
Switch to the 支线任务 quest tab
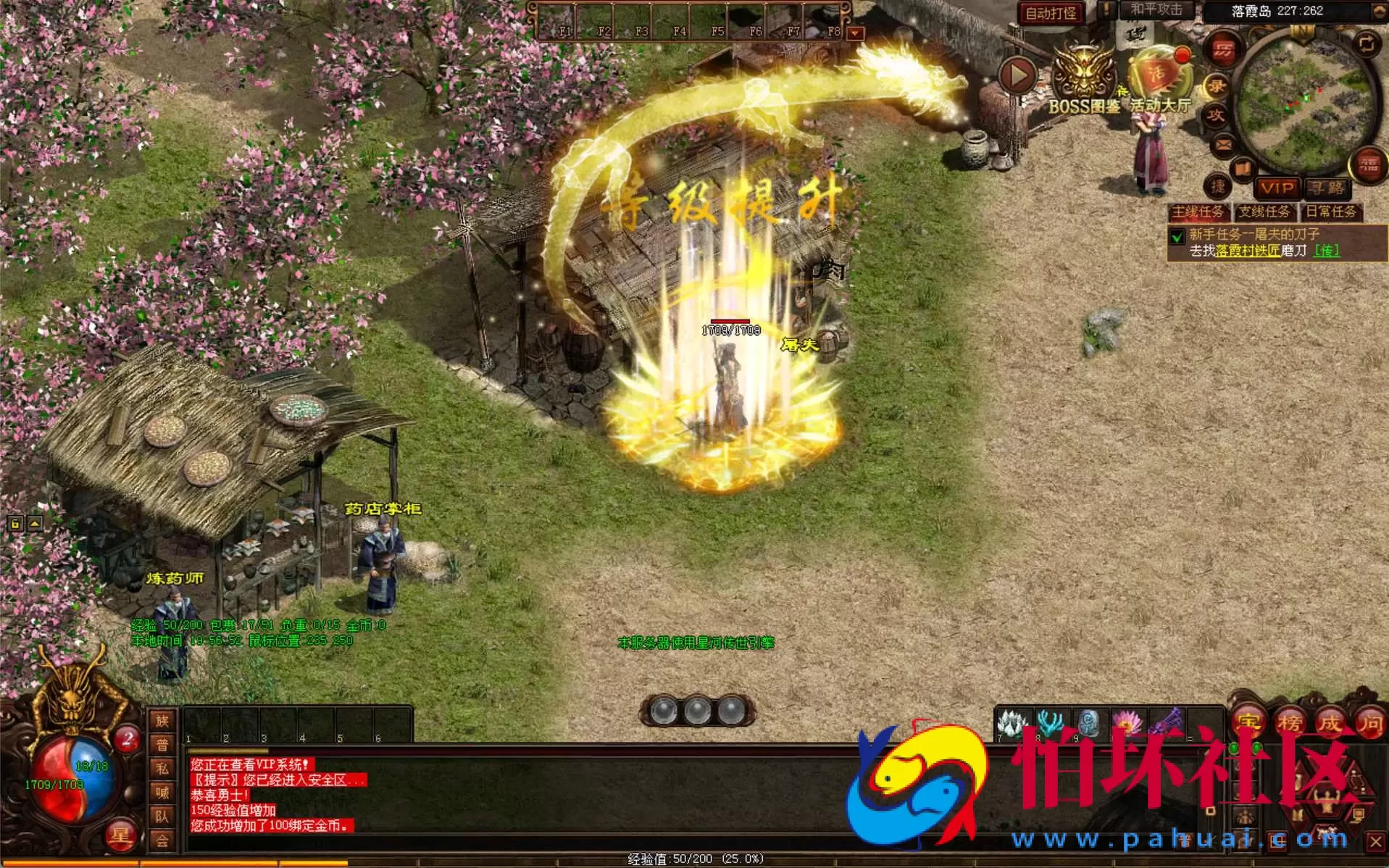tap(1265, 214)
